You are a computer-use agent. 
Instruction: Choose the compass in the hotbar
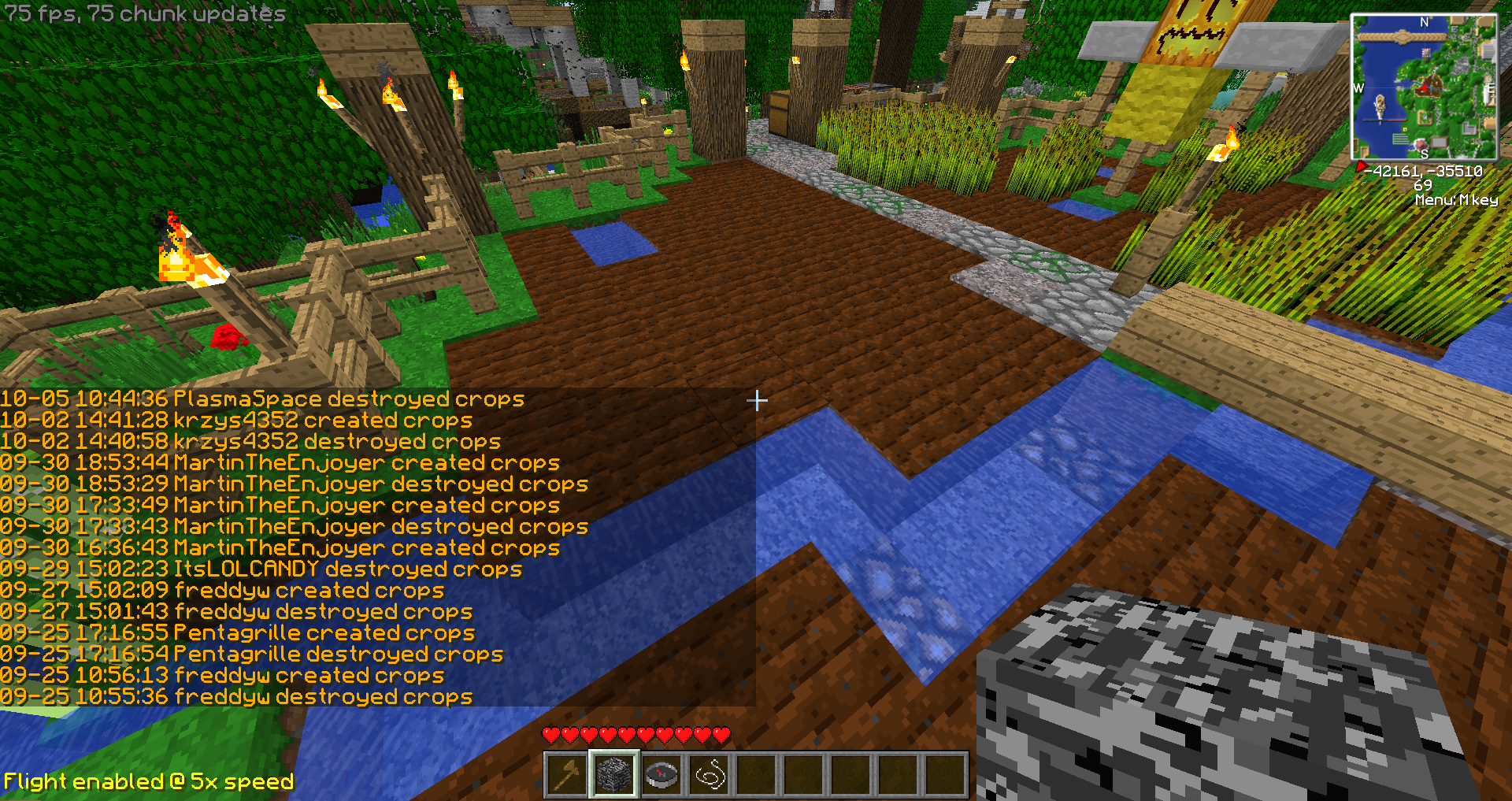[661, 775]
